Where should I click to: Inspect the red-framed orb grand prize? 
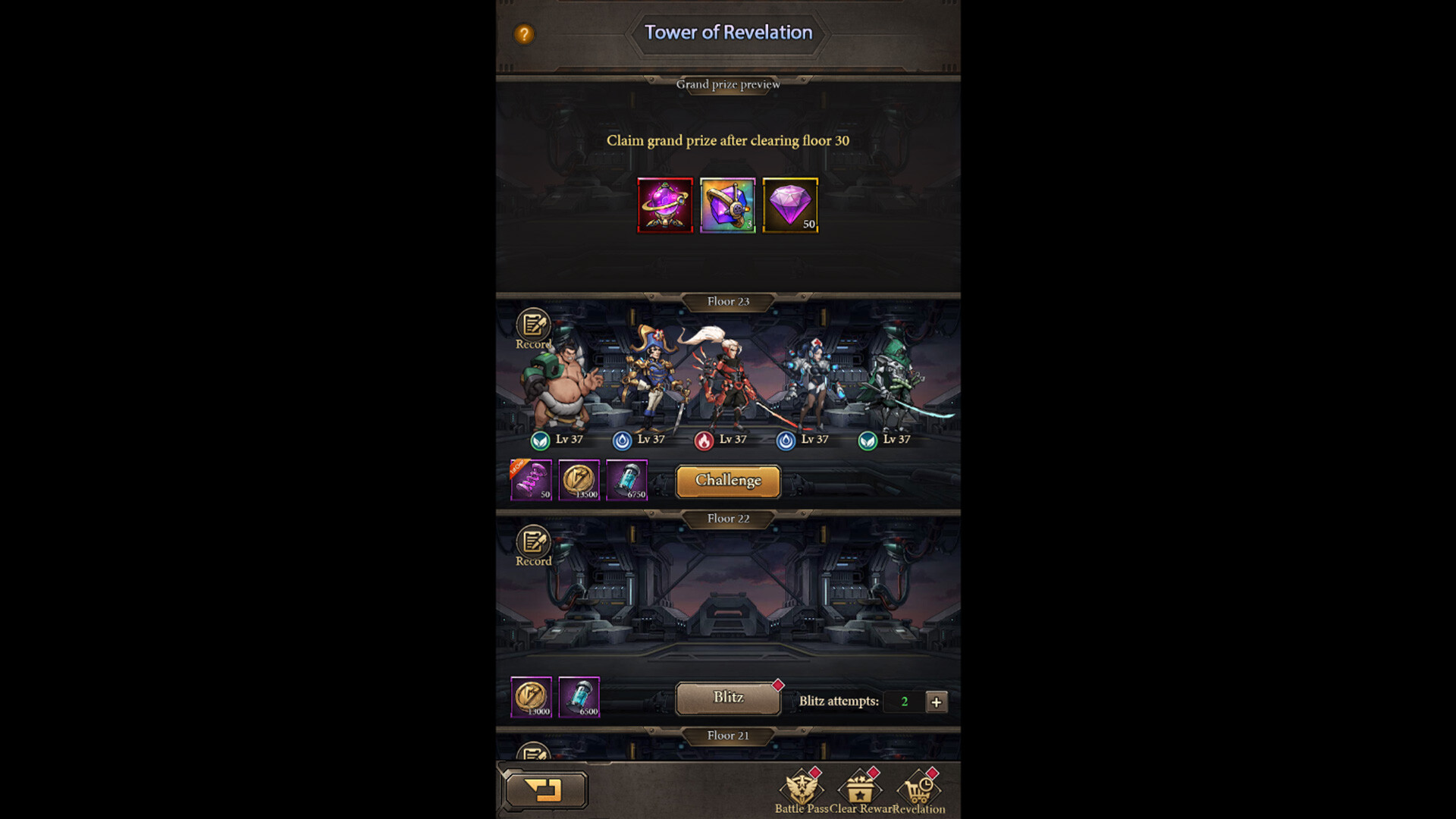(665, 205)
